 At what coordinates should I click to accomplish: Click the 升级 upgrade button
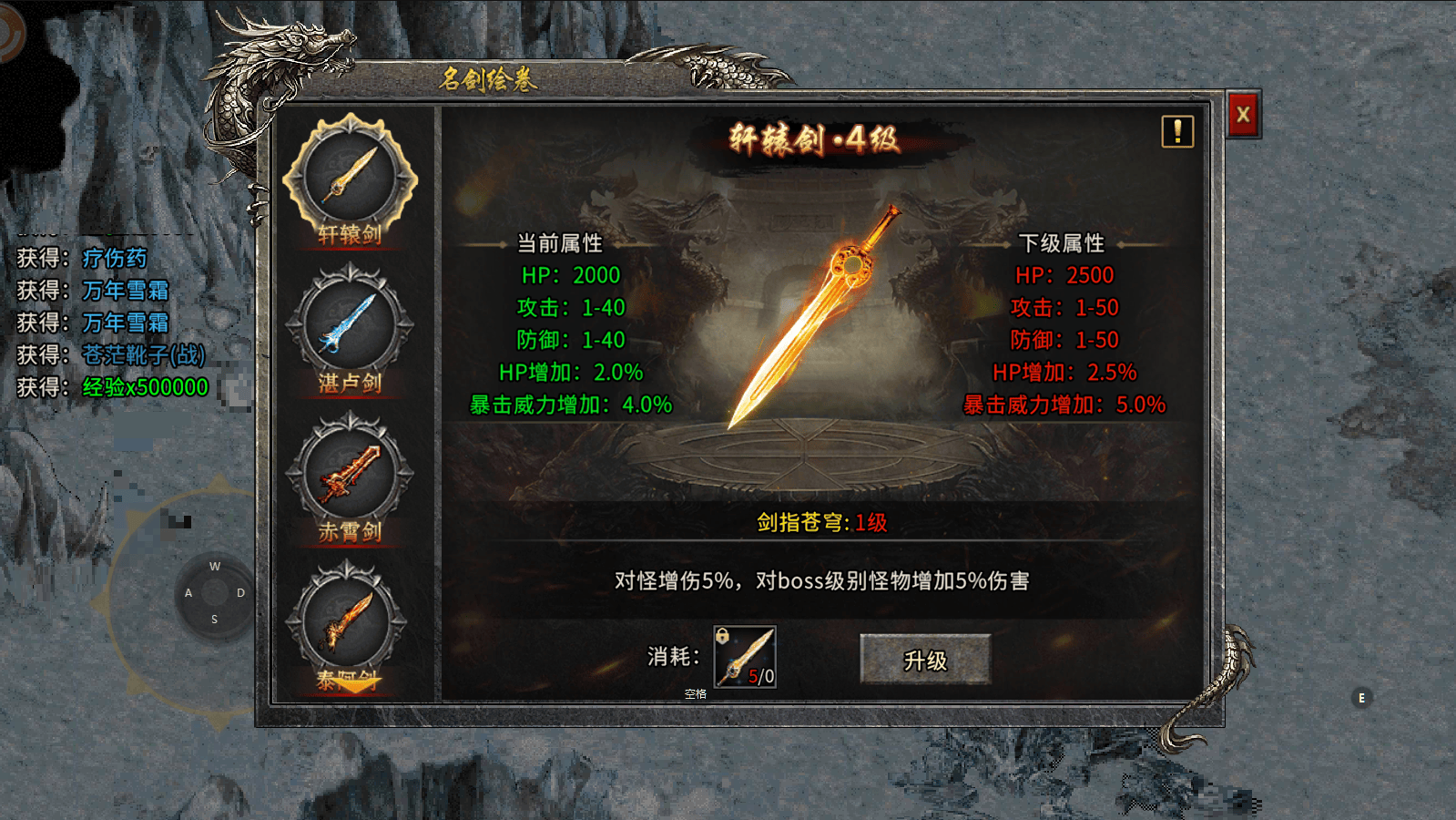[928, 660]
